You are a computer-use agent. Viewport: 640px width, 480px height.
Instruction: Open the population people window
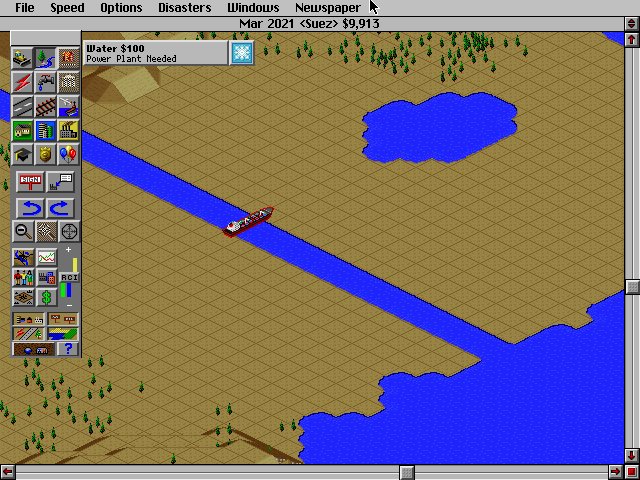(22, 277)
